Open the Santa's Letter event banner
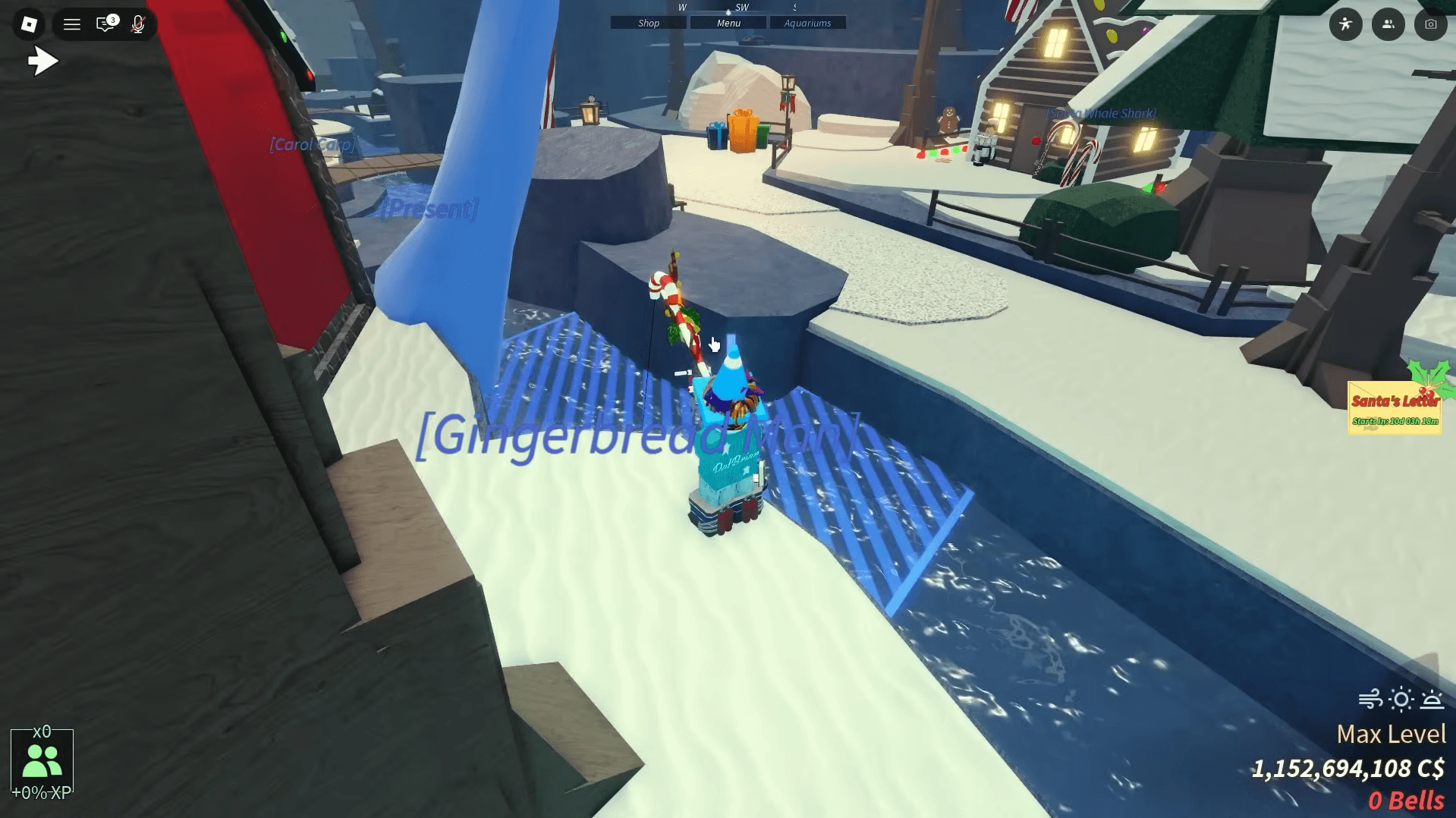1456x818 pixels. tap(1395, 408)
